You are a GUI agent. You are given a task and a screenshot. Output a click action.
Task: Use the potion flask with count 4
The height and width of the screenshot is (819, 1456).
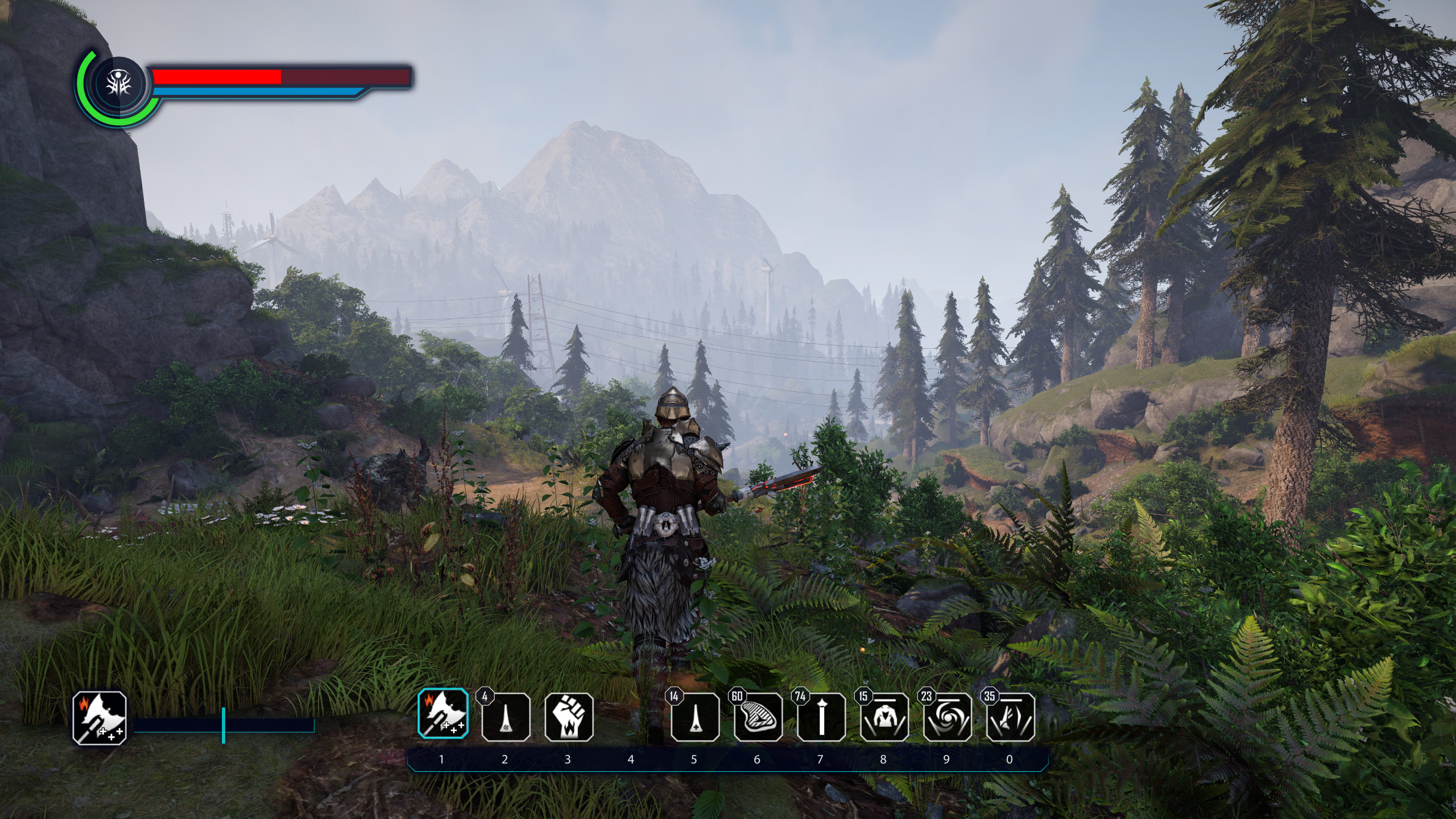tap(506, 717)
